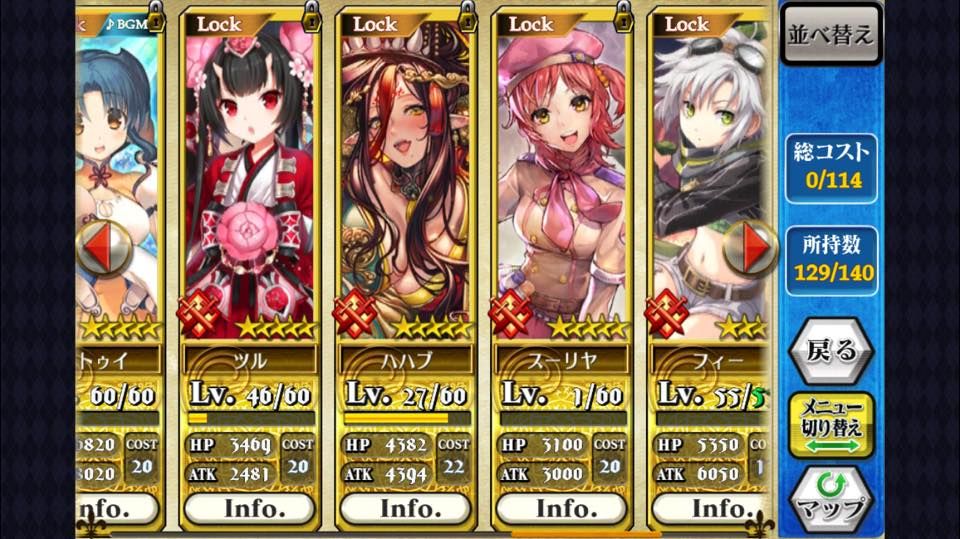Open Info for the フィー card
960x539 pixels.
click(712, 509)
